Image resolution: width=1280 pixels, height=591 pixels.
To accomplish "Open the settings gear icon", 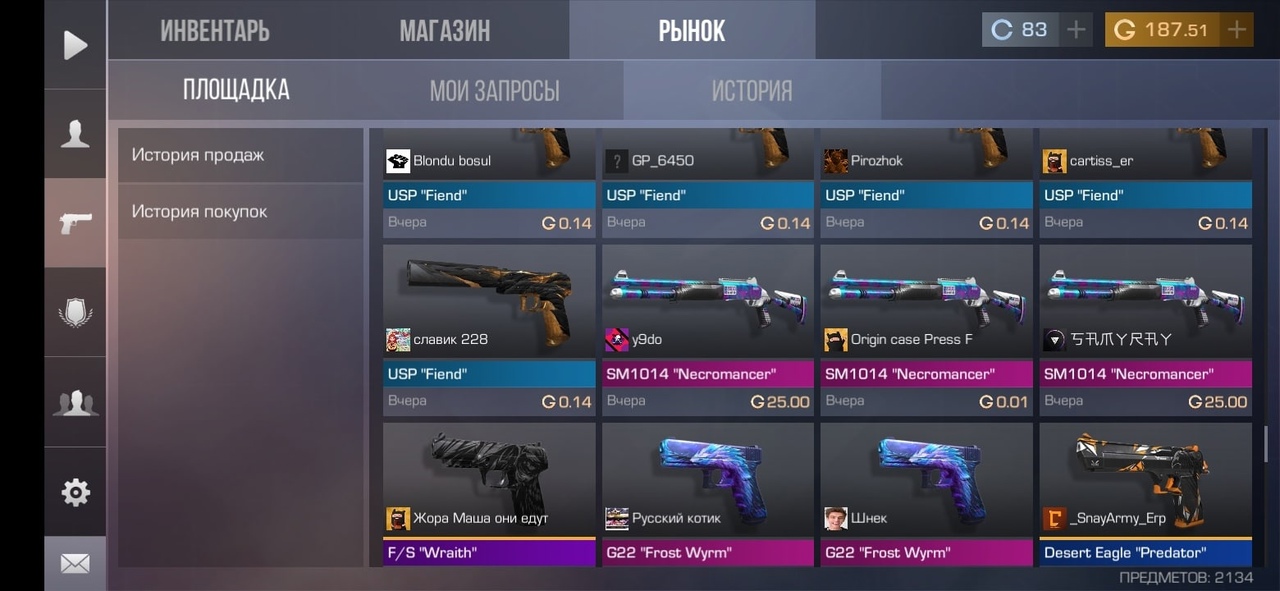I will click(75, 492).
